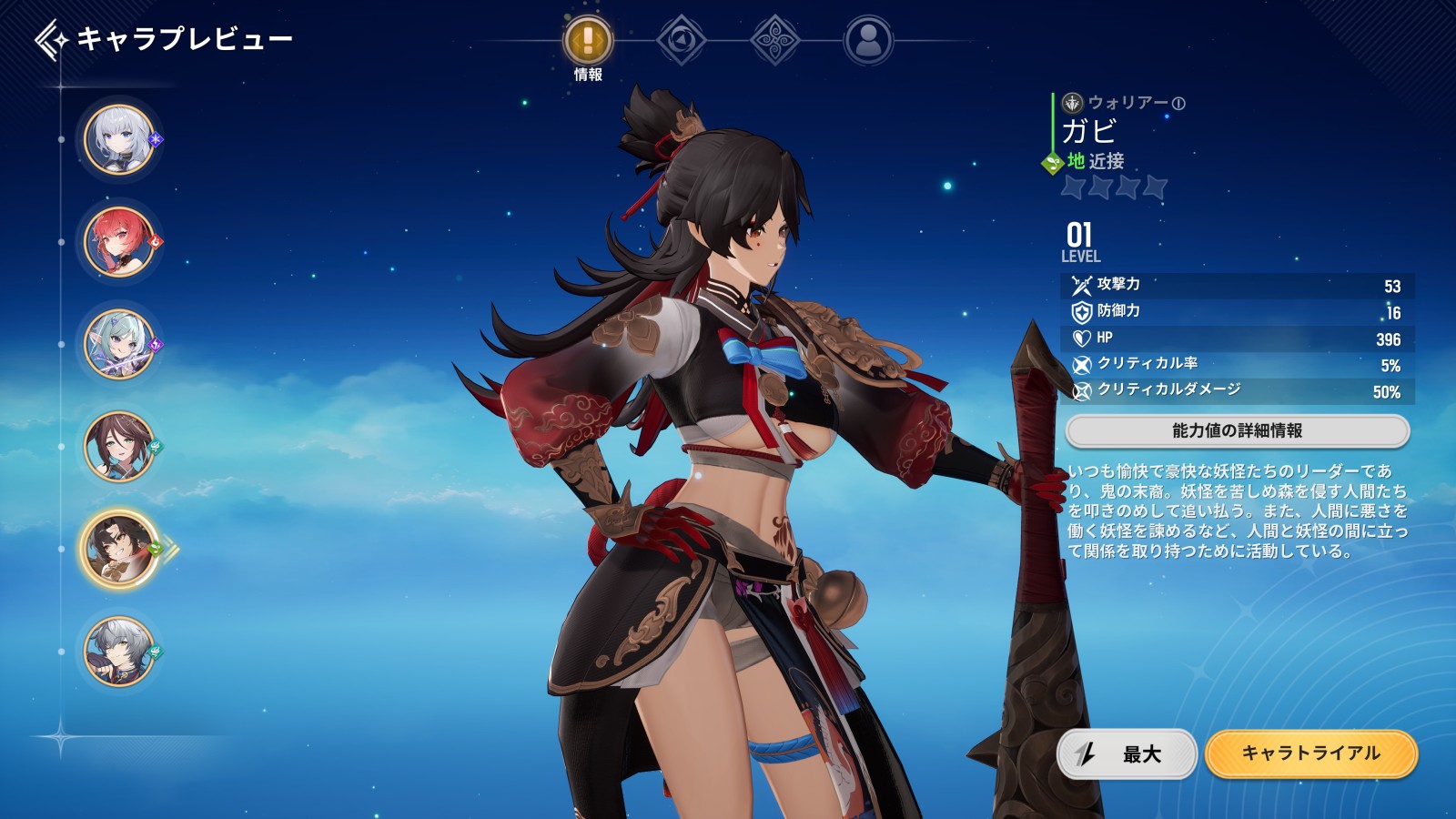Image resolution: width=1456 pixels, height=819 pixels.
Task: Go back using the top-left arrow
Action: coord(51,40)
